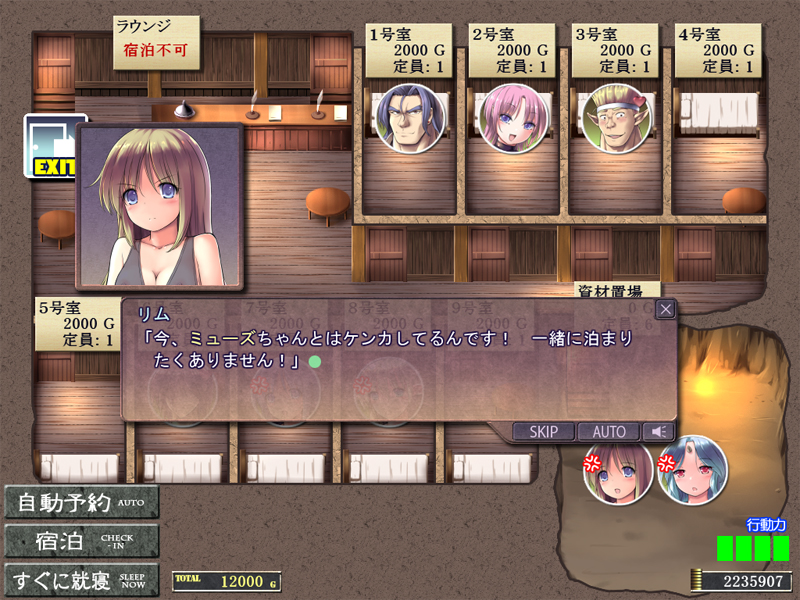
Task: Pick the angry brown-haired girl guest portrait
Action: 618,470
